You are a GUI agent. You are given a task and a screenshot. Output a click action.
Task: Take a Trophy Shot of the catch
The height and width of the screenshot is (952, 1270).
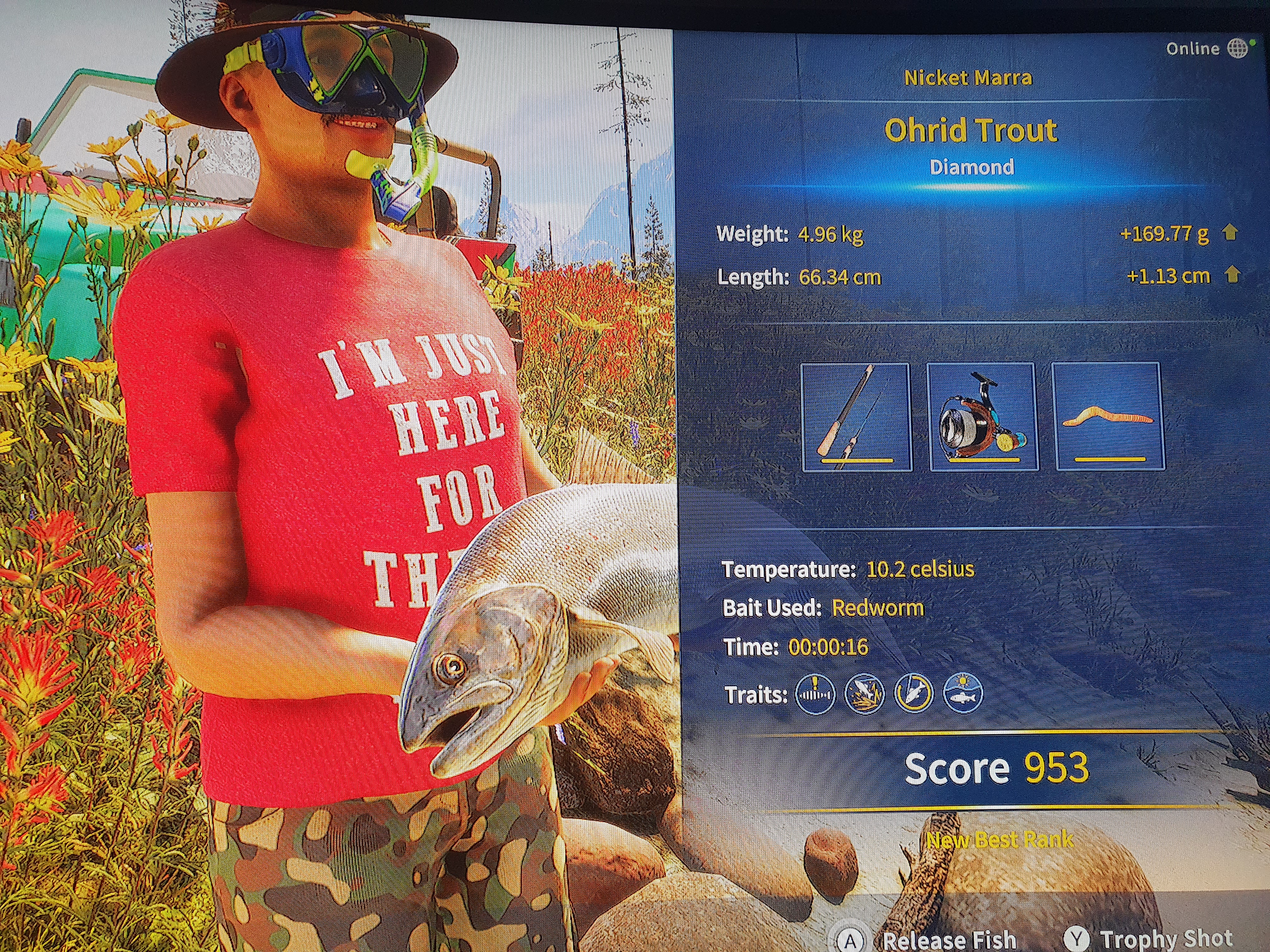(1165, 938)
